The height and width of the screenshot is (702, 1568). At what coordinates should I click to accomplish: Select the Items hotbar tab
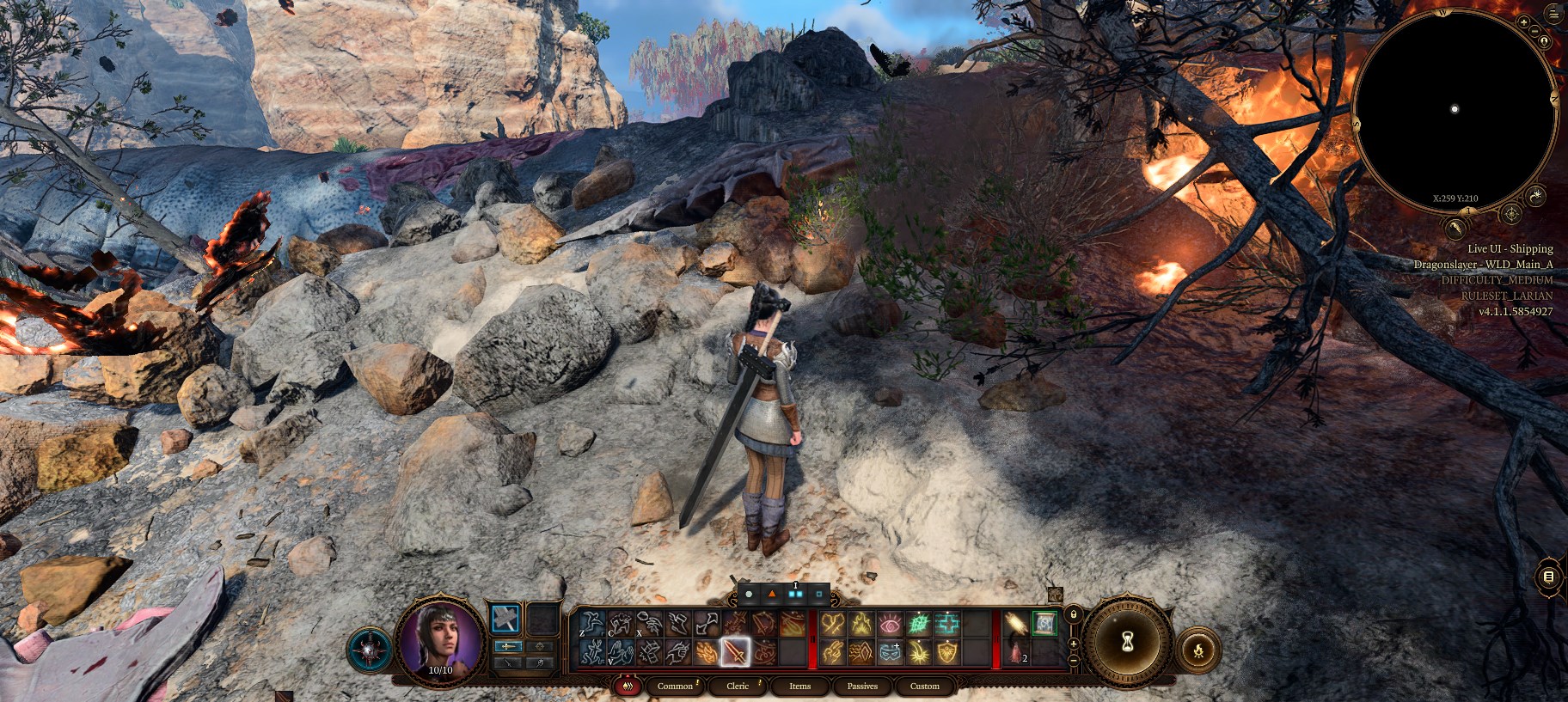[x=799, y=686]
